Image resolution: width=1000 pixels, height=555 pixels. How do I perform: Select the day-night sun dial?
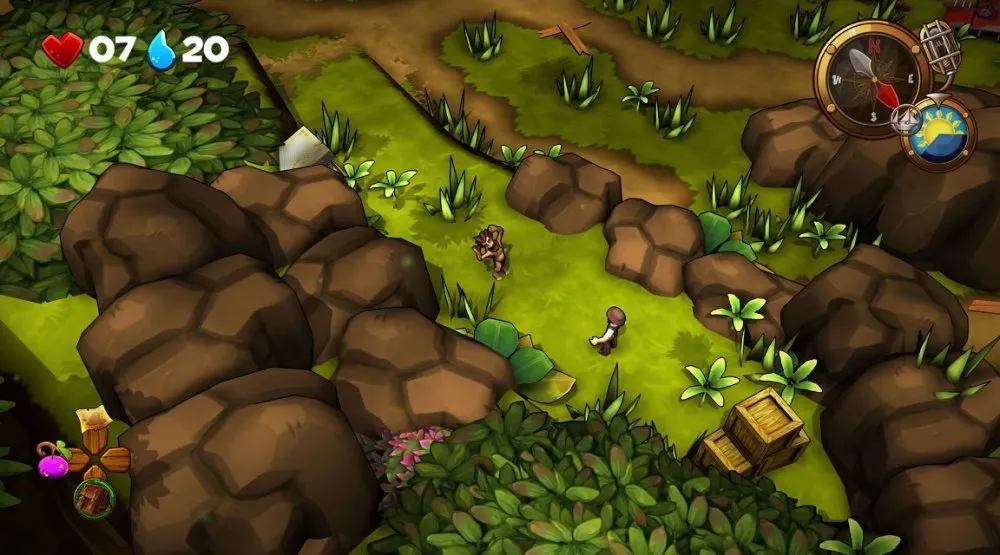coord(938,133)
